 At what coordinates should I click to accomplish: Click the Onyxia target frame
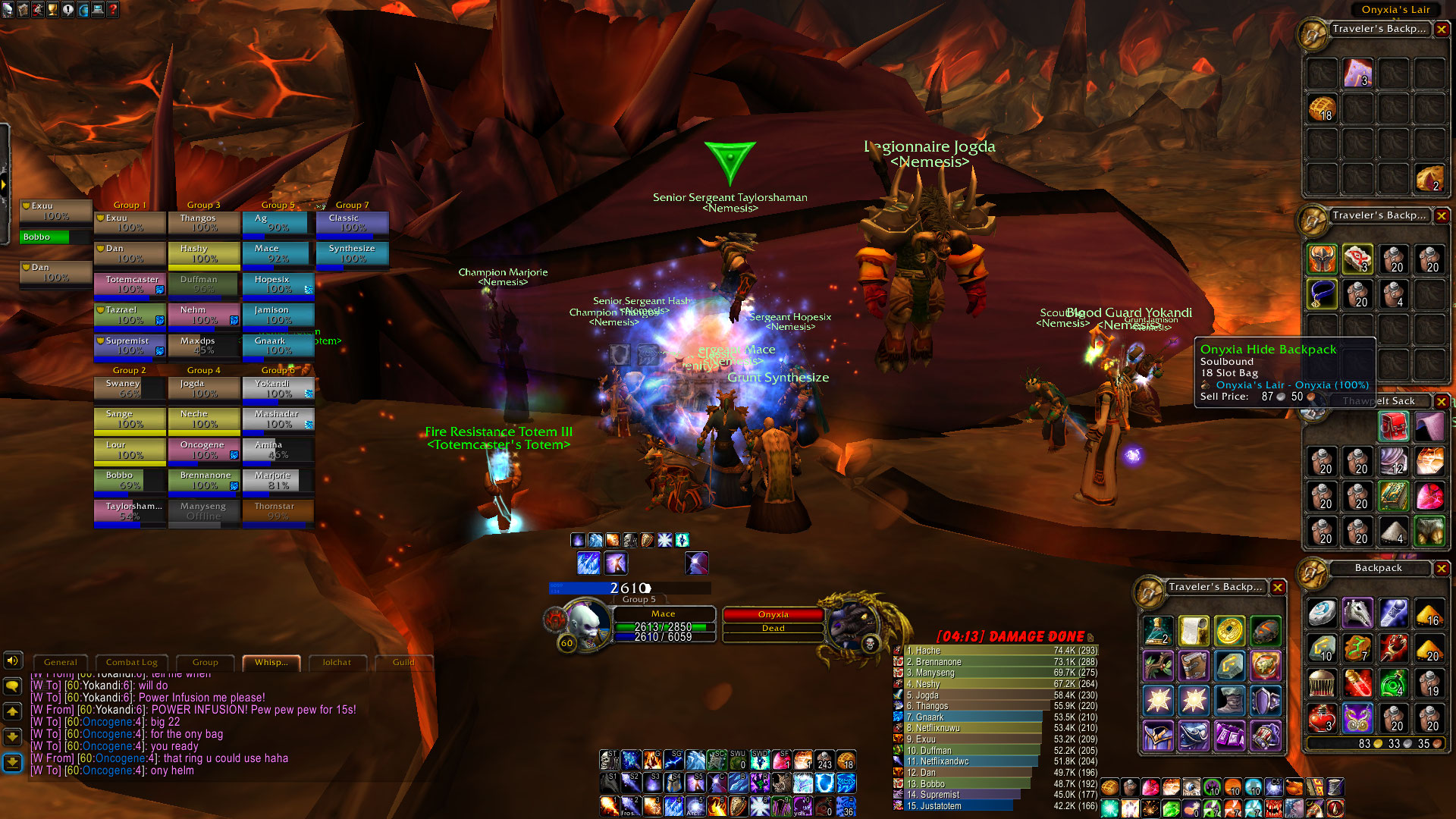coord(773,615)
